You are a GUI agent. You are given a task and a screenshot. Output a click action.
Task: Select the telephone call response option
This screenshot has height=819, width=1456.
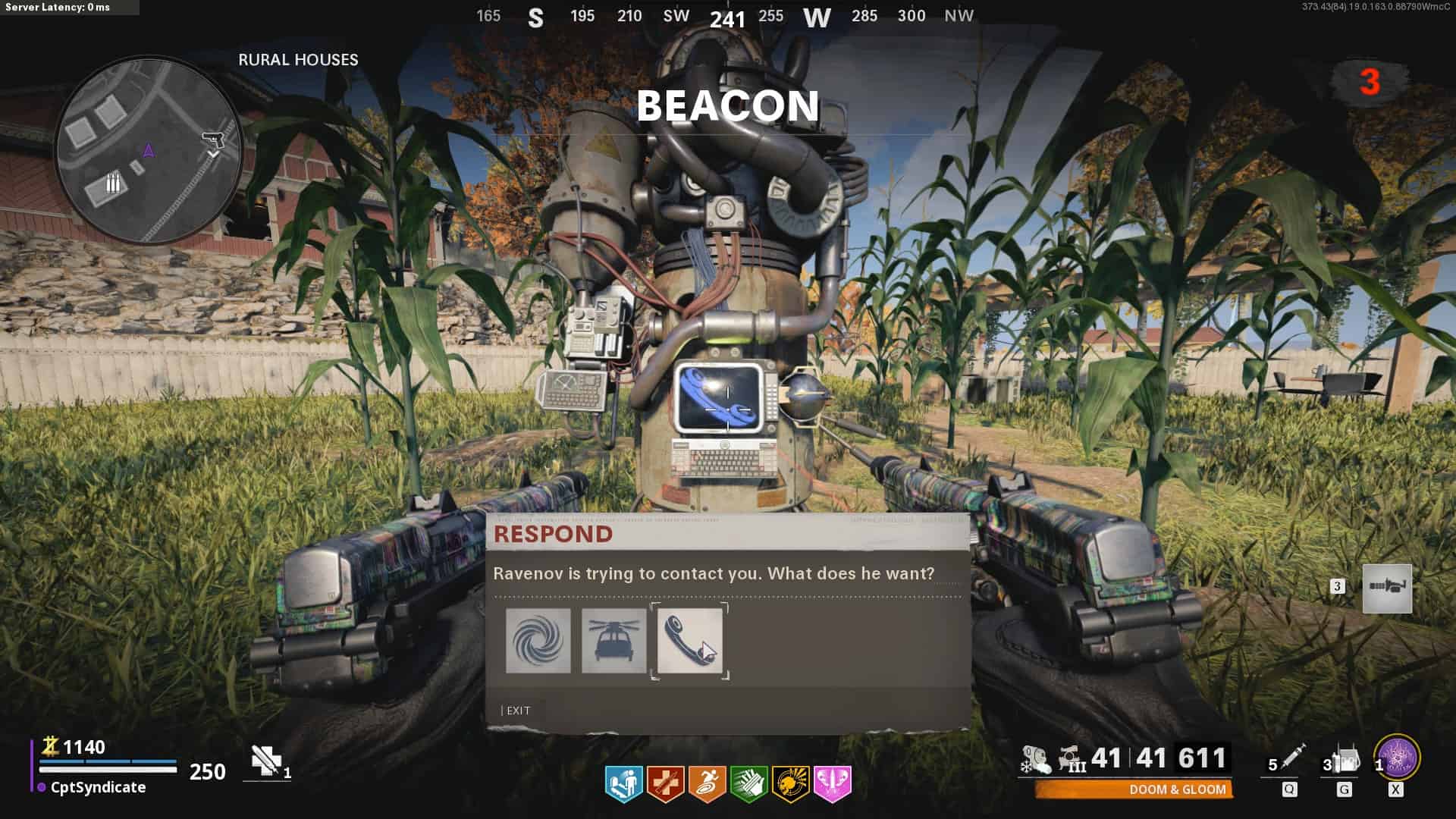tap(689, 641)
